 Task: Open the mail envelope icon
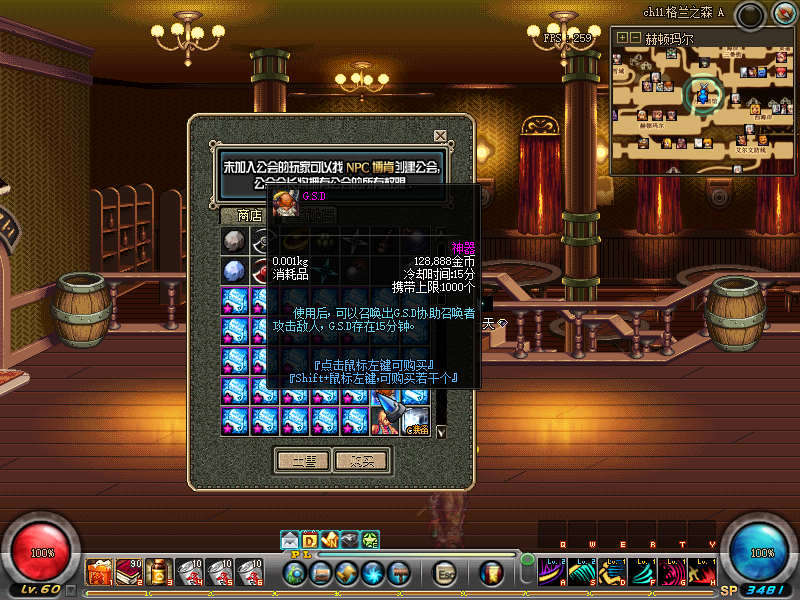click(x=289, y=541)
